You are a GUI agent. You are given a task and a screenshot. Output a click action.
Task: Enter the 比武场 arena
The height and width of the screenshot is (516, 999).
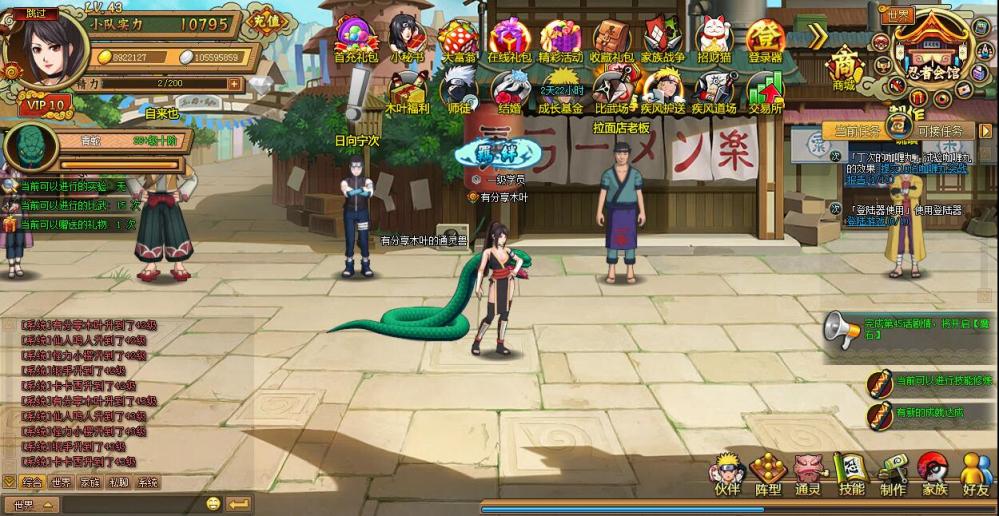point(611,91)
